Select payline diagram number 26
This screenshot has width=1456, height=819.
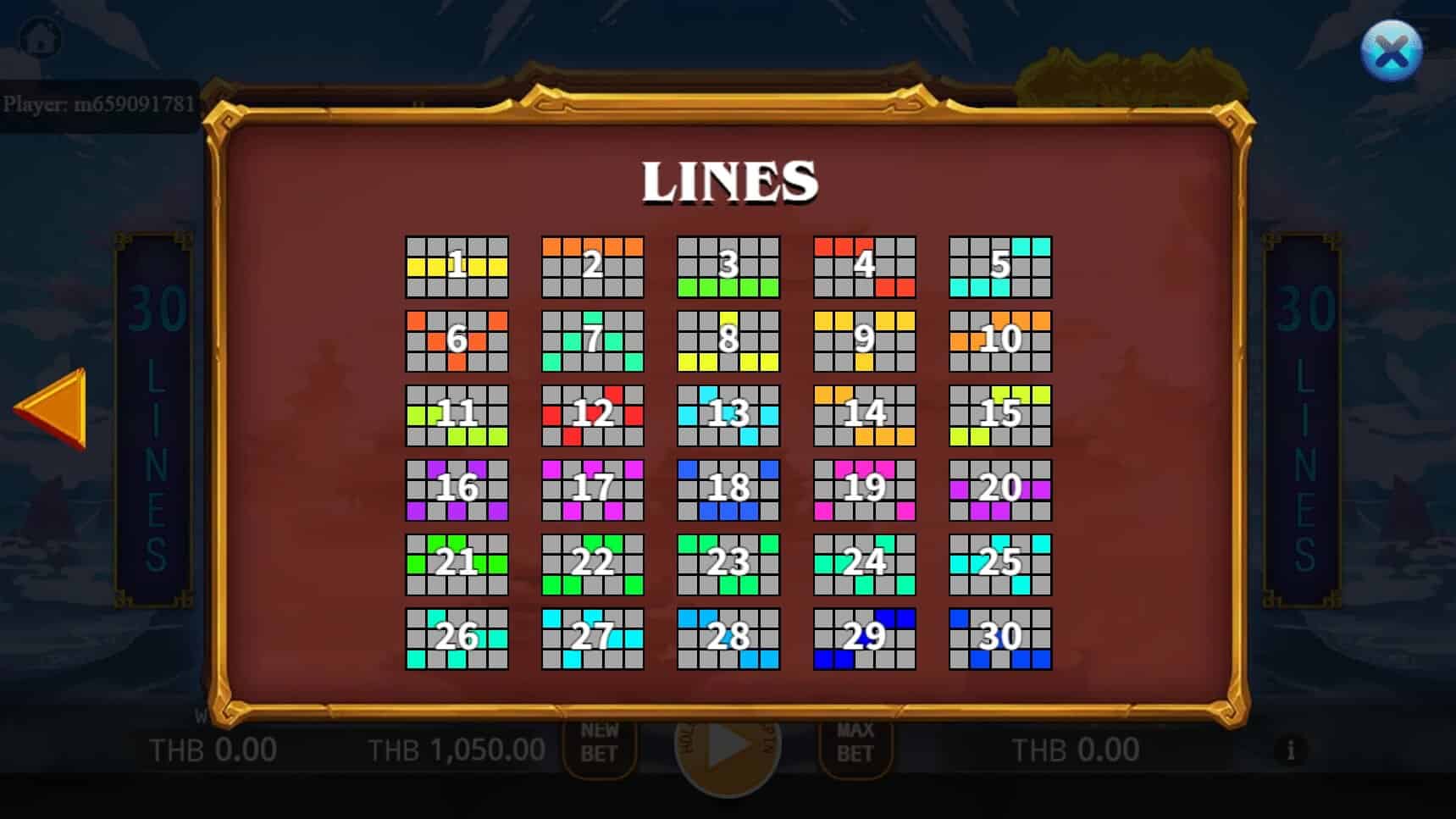click(457, 635)
